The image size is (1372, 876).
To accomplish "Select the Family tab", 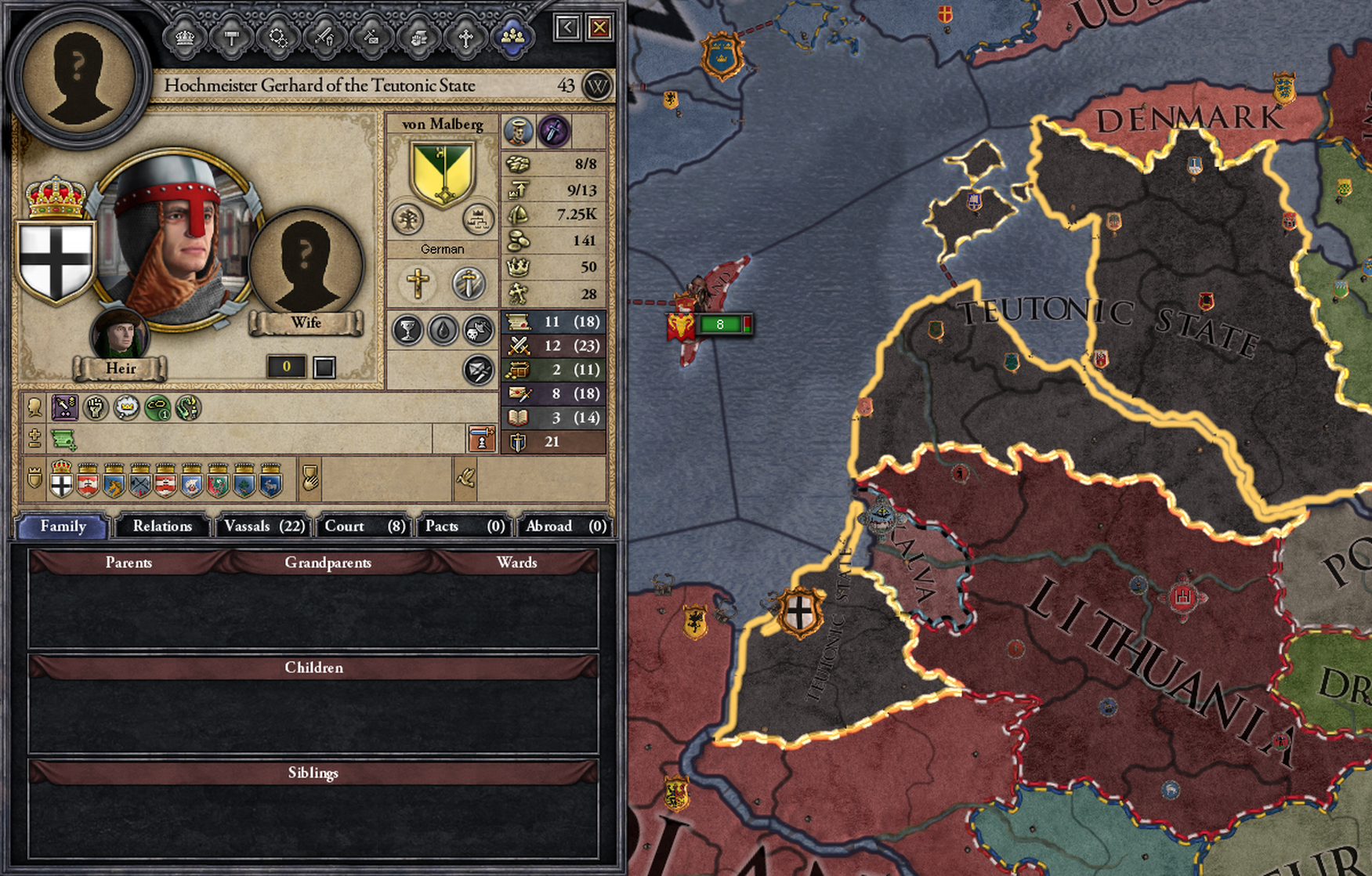I will [x=63, y=526].
